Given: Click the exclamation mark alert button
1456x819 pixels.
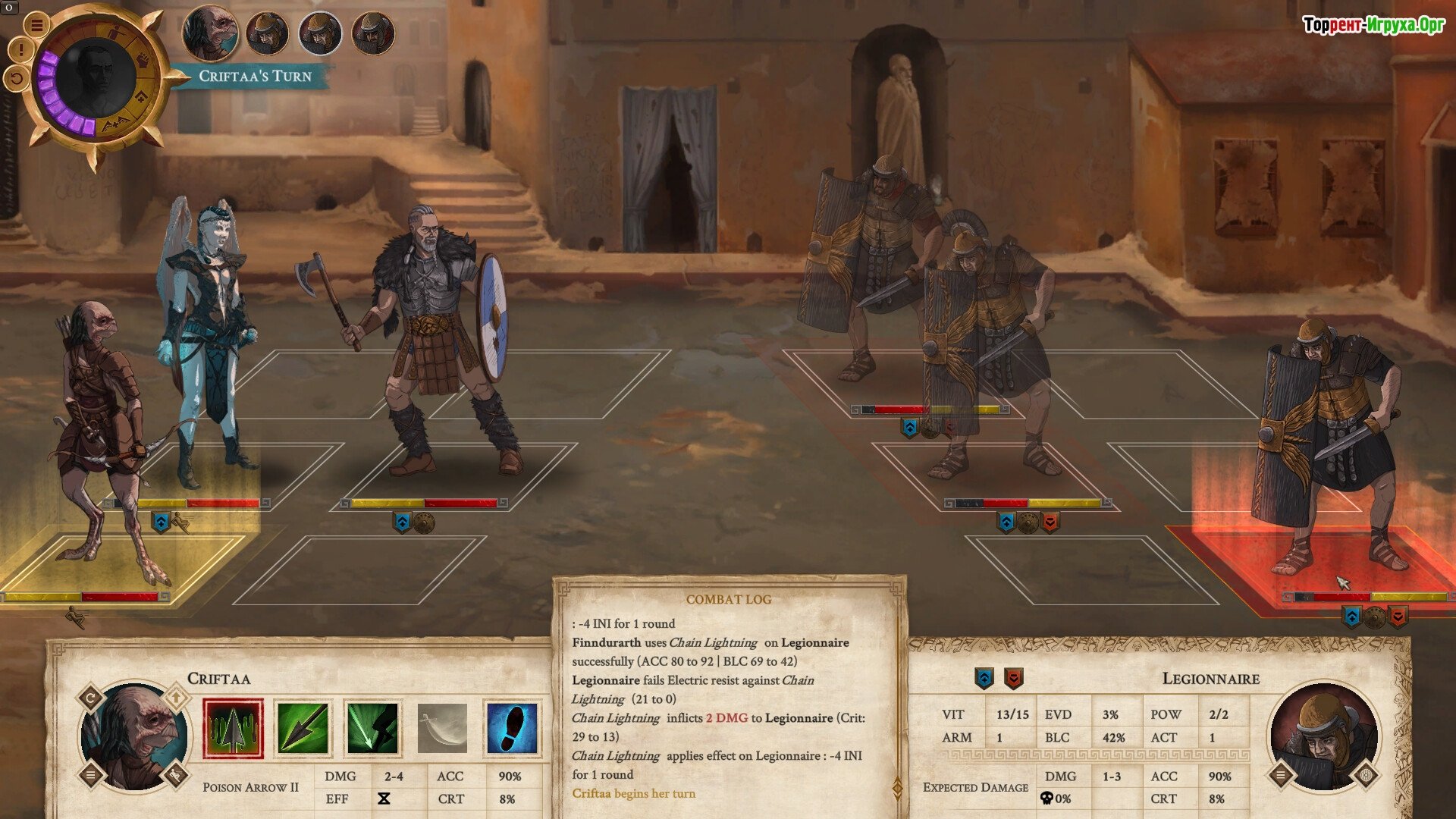Looking at the screenshot, I should (x=20, y=51).
